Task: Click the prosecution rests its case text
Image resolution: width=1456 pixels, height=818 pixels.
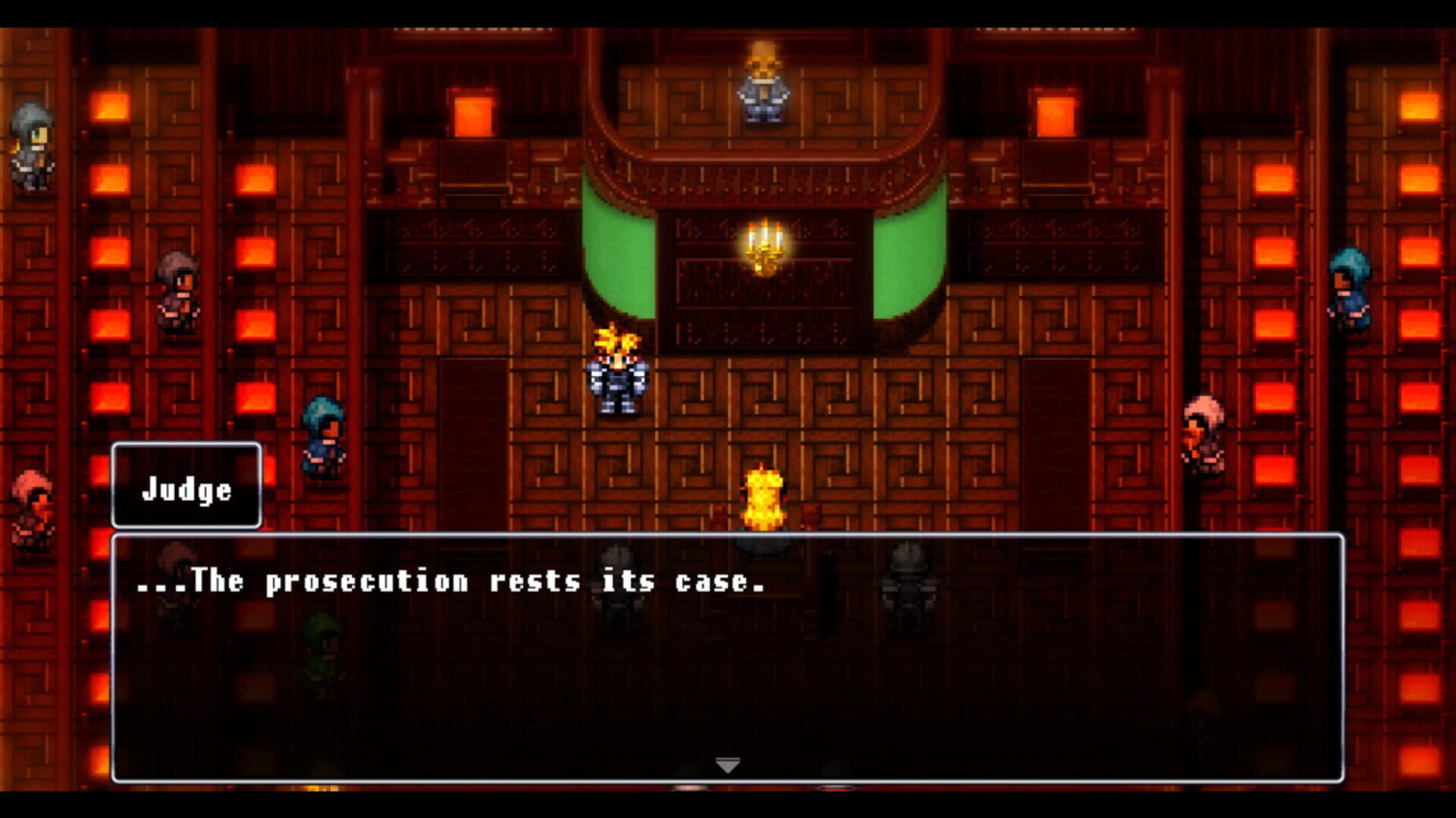Action: 451,582
